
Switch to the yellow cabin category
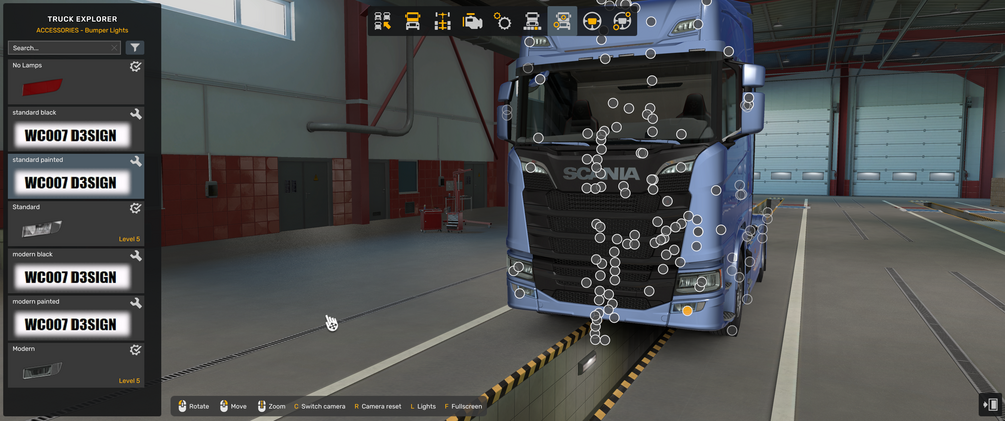[x=412, y=21]
